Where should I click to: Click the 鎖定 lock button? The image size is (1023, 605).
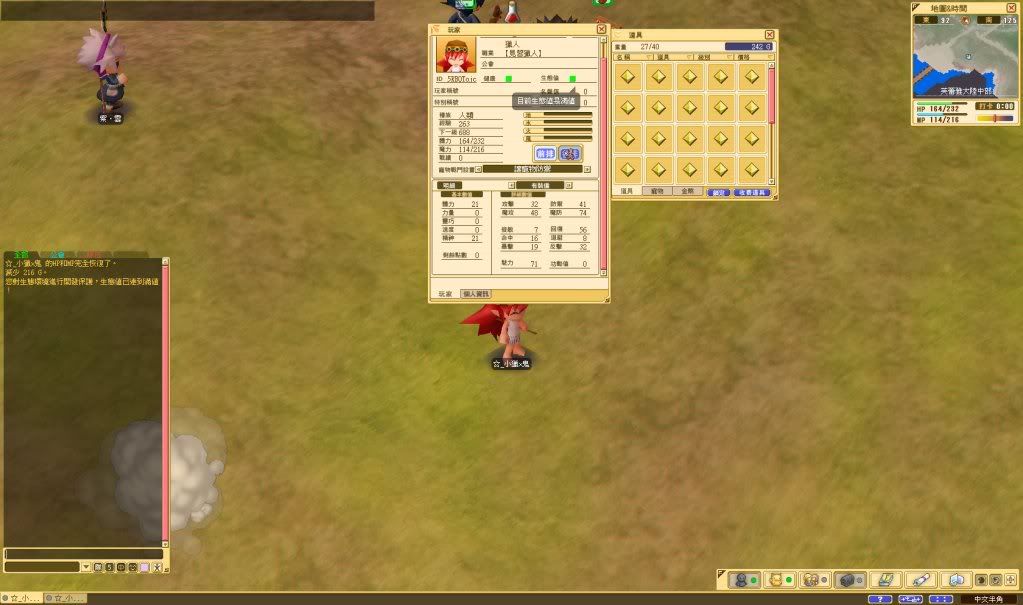coord(718,192)
